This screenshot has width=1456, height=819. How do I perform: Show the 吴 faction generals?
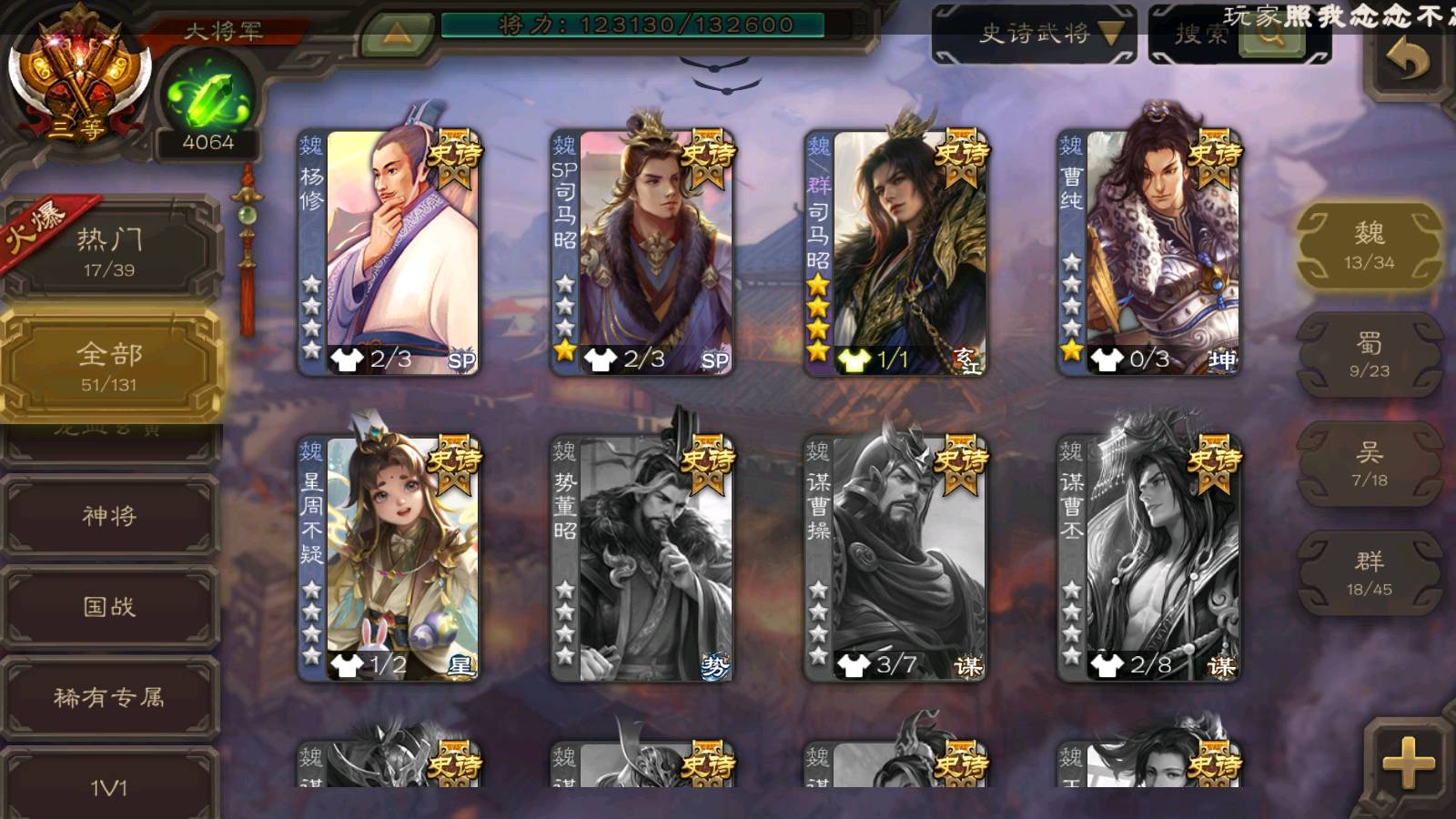tap(1369, 464)
